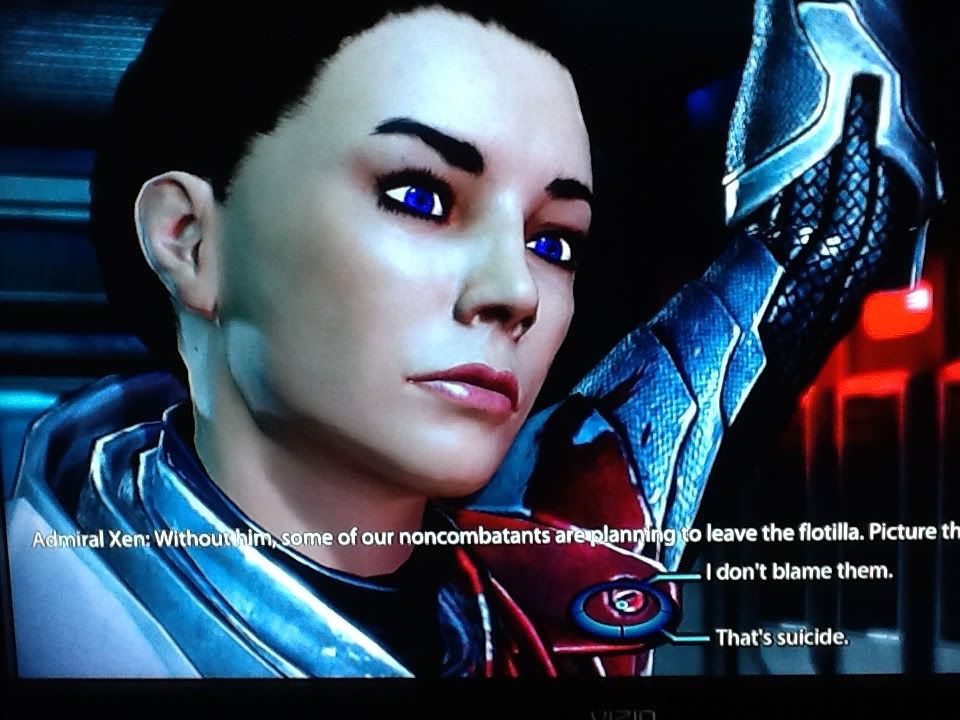This screenshot has width=960, height=720.
Task: Select the "That's suicide." dialogue option
Action: (780, 636)
